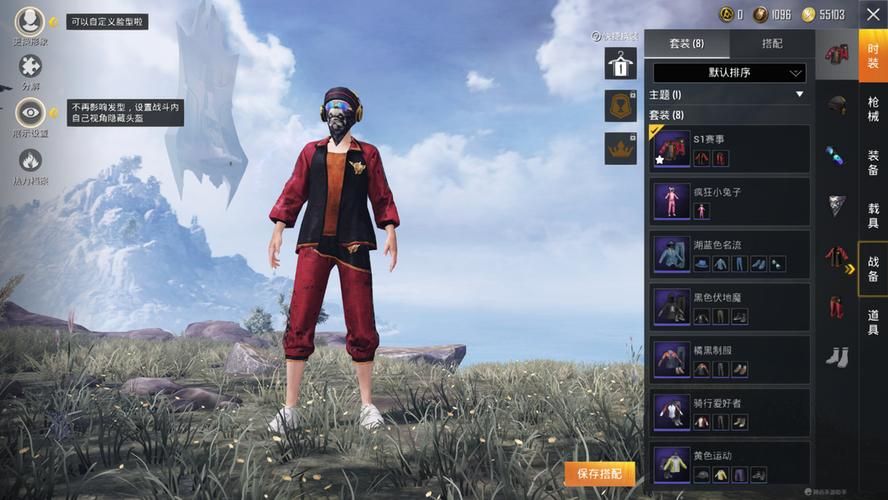Select the 骑行爱好者 outfit set
The height and width of the screenshot is (500, 888).
click(729, 413)
